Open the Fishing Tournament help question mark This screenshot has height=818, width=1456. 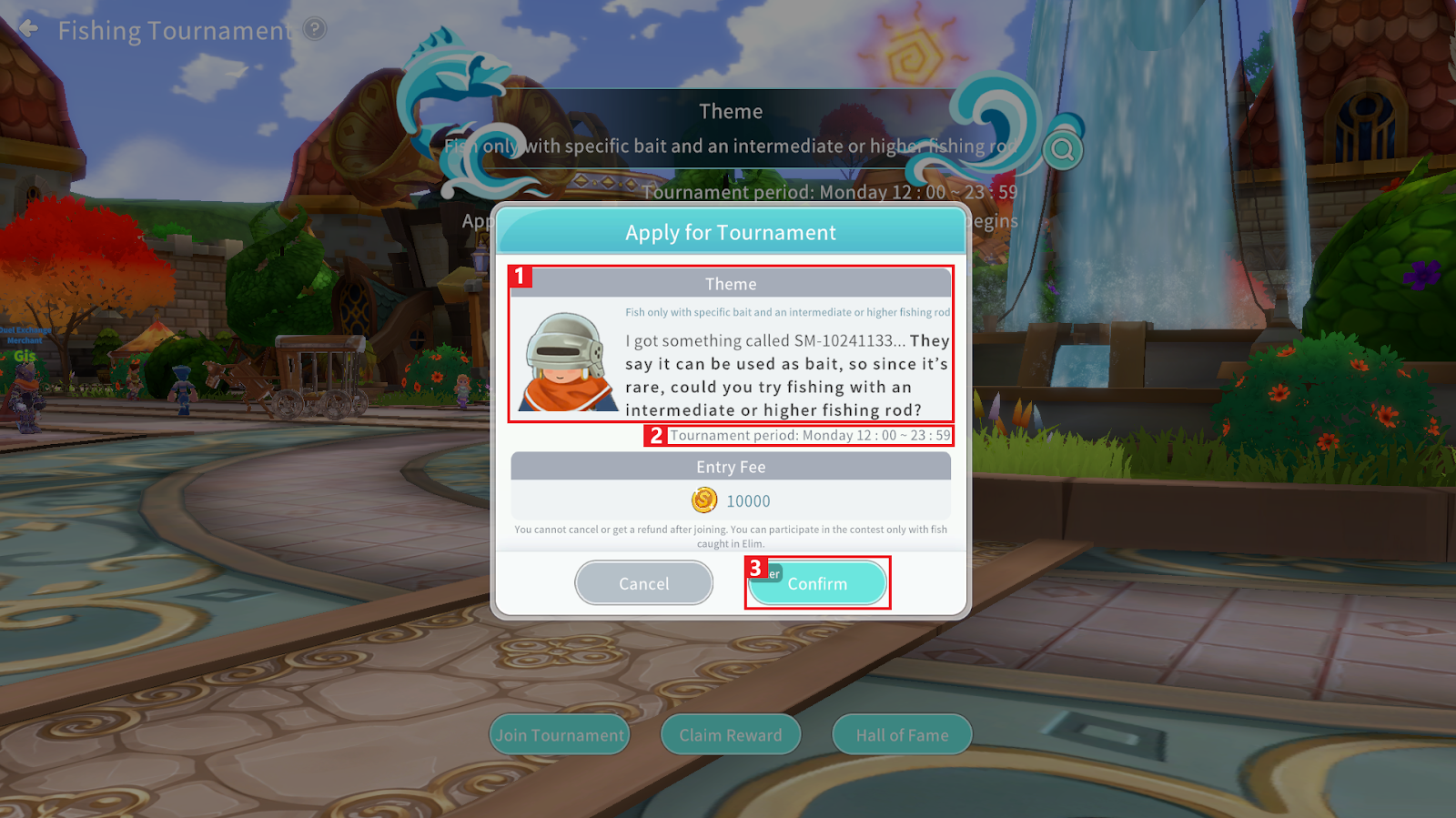pyautogui.click(x=315, y=29)
